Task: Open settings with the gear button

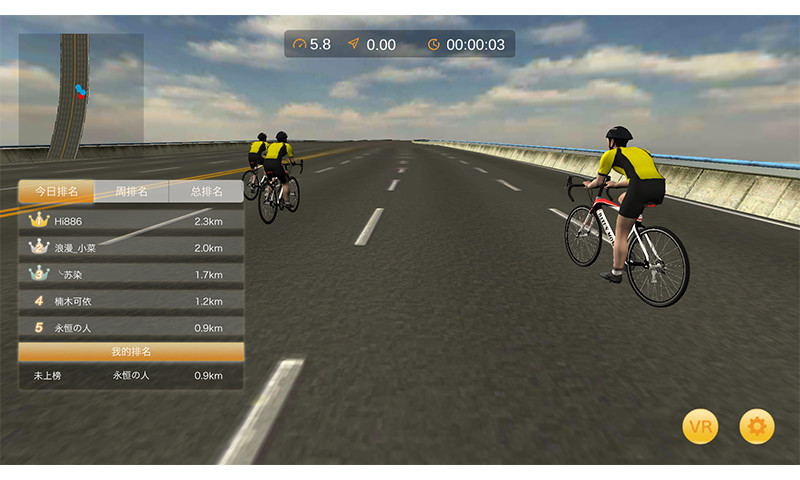Action: (x=757, y=427)
